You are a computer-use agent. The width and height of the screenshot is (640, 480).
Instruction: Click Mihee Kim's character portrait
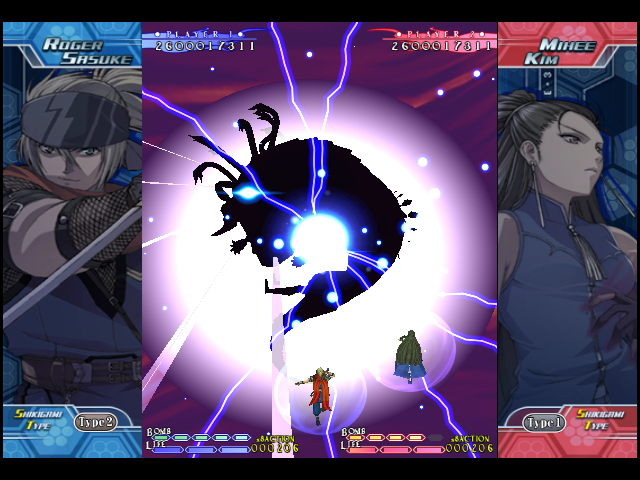[x=565, y=230]
